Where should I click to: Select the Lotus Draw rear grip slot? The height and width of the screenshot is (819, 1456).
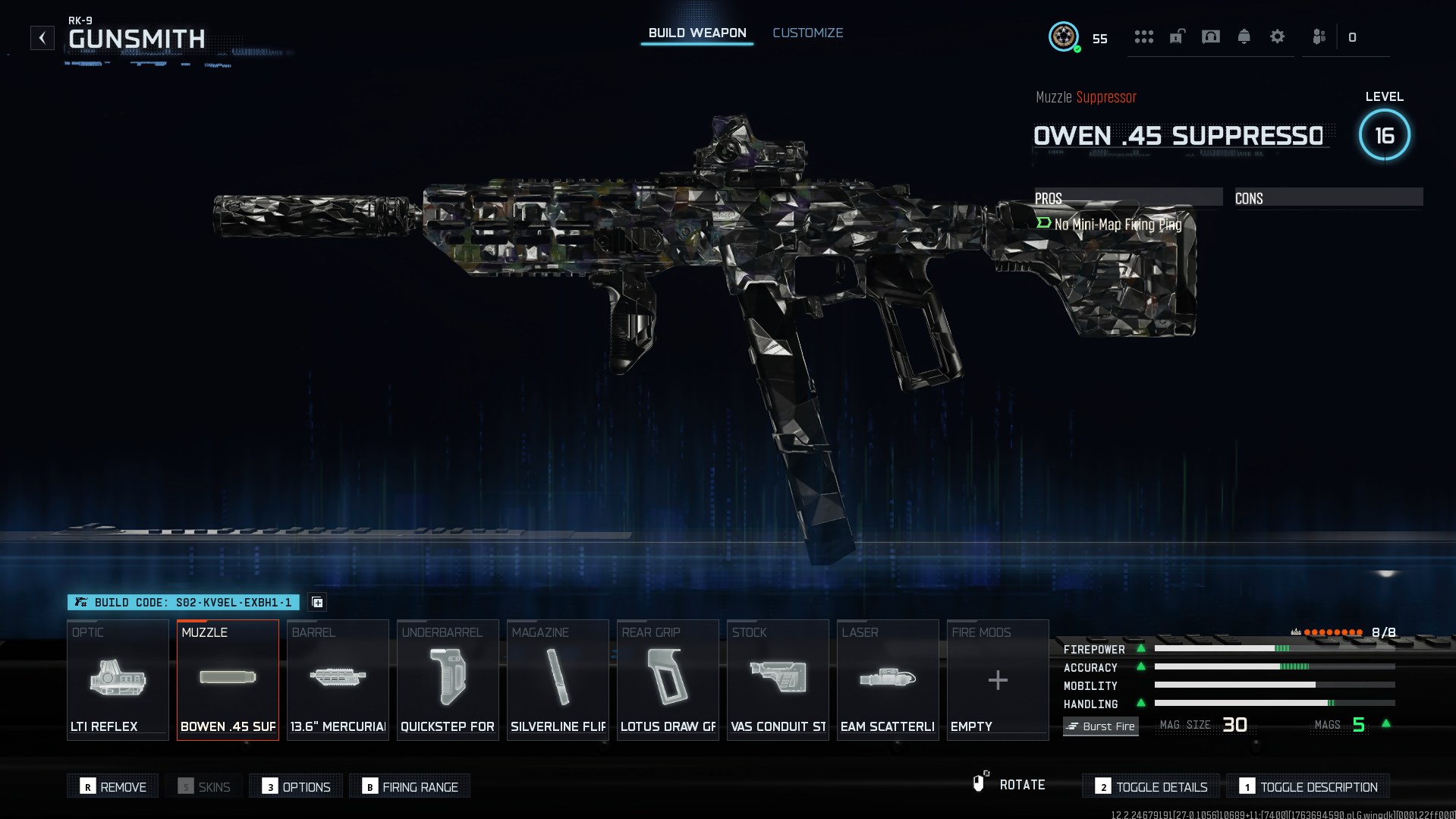(x=668, y=679)
